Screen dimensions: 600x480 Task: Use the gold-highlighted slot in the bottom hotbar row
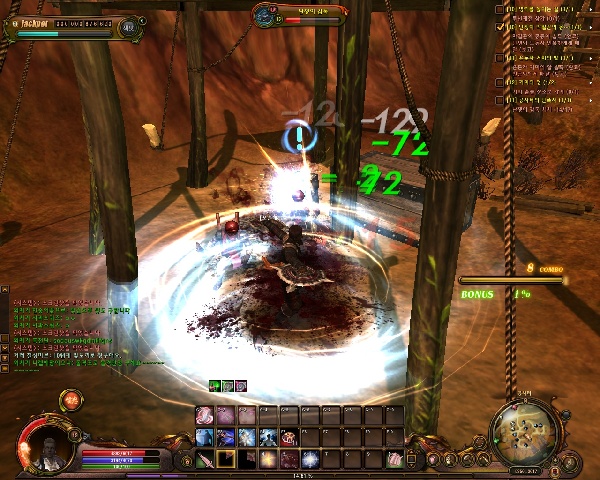coord(226,459)
